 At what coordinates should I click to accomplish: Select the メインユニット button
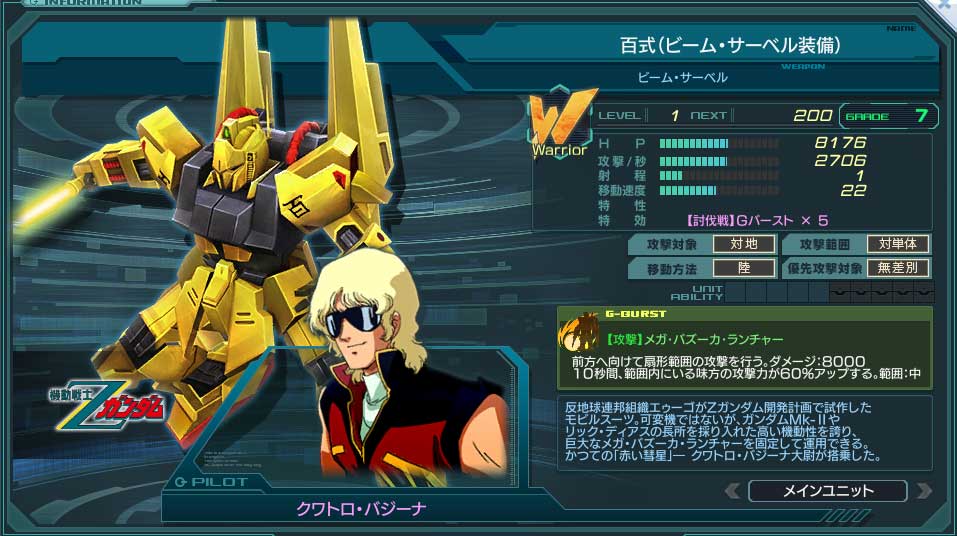point(827,491)
